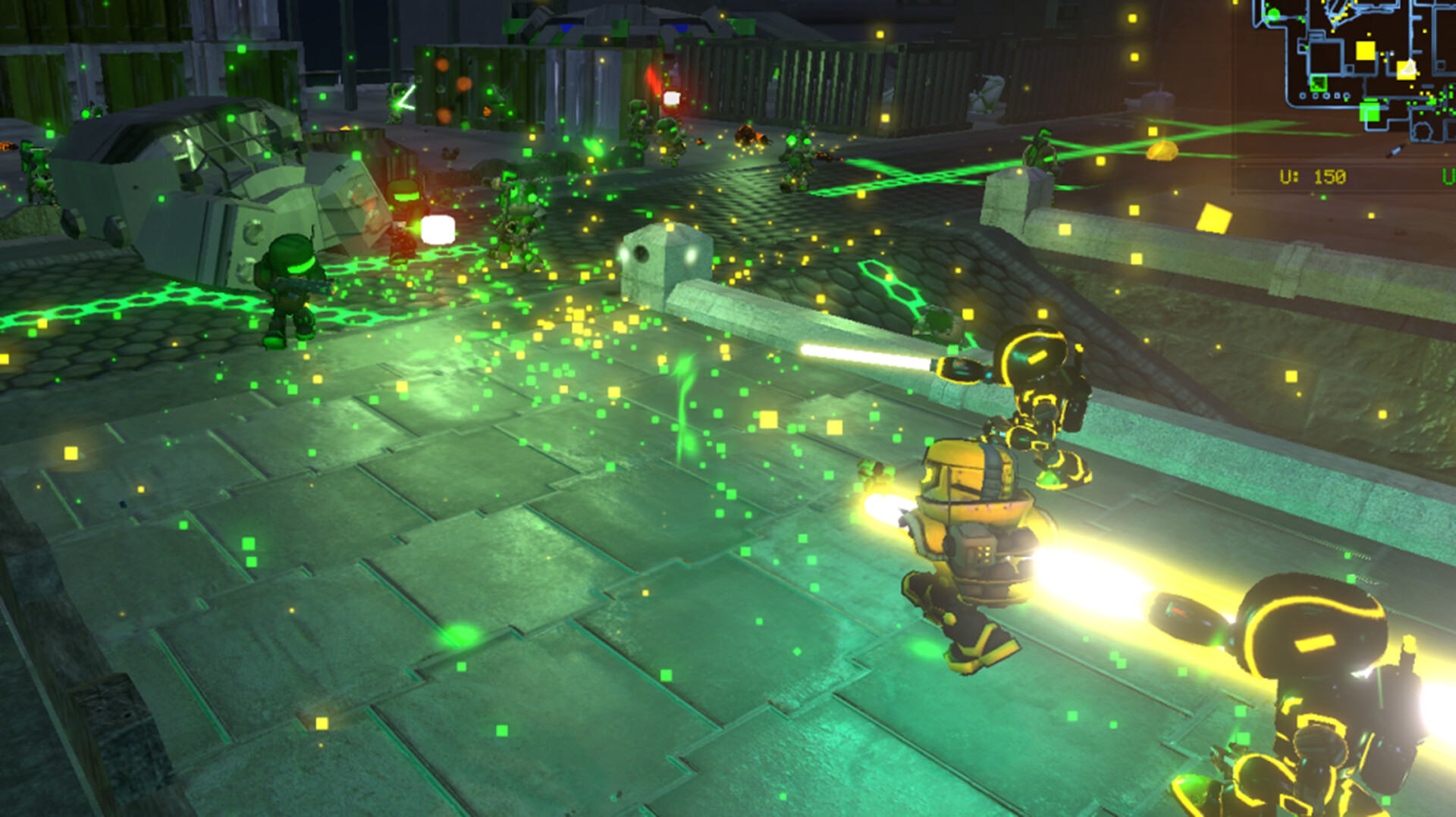Click the U: 150 resource counter
Screen dimensions: 1456x817
(1314, 175)
